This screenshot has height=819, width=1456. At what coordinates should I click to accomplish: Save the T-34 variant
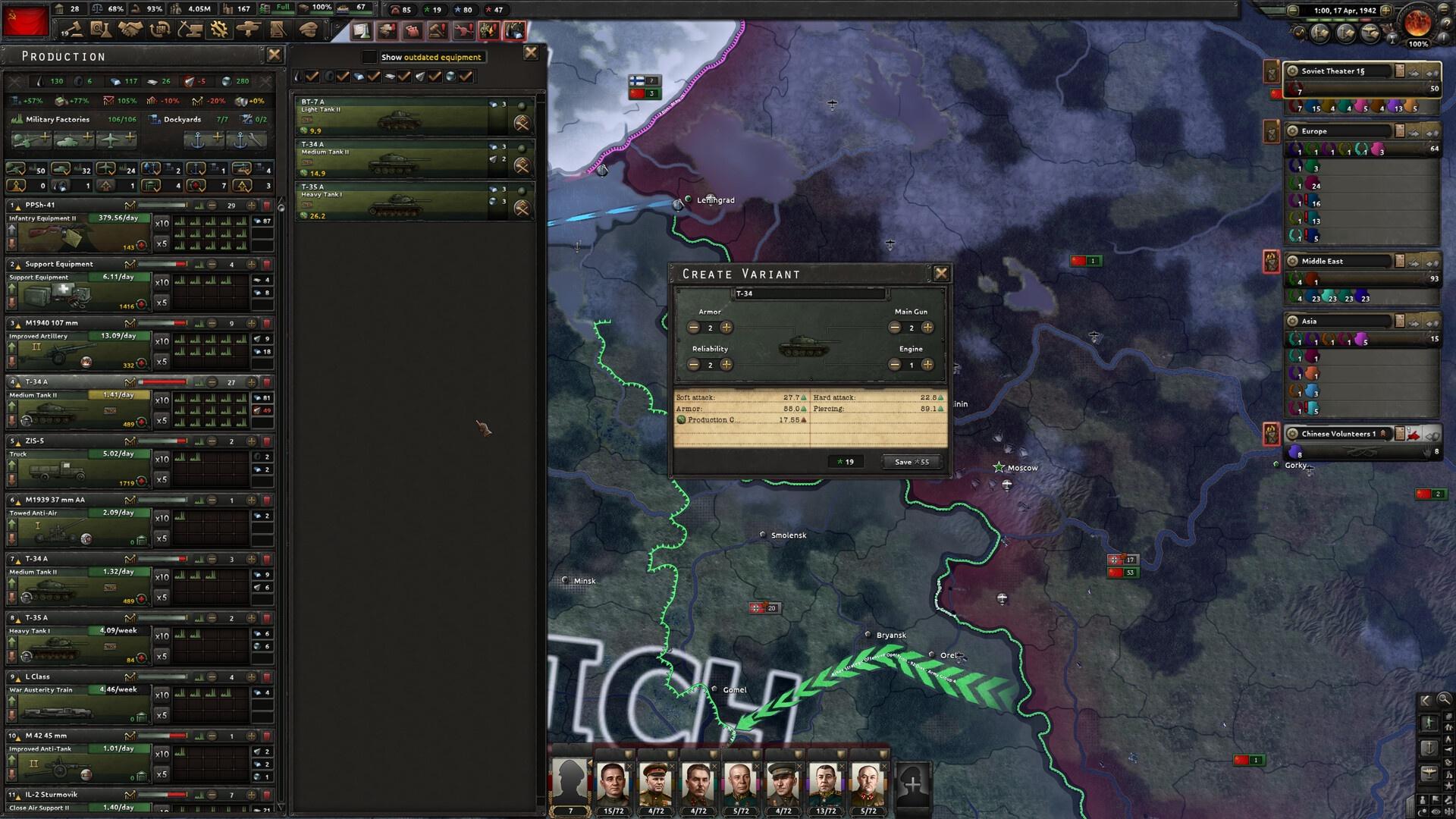coord(912,462)
